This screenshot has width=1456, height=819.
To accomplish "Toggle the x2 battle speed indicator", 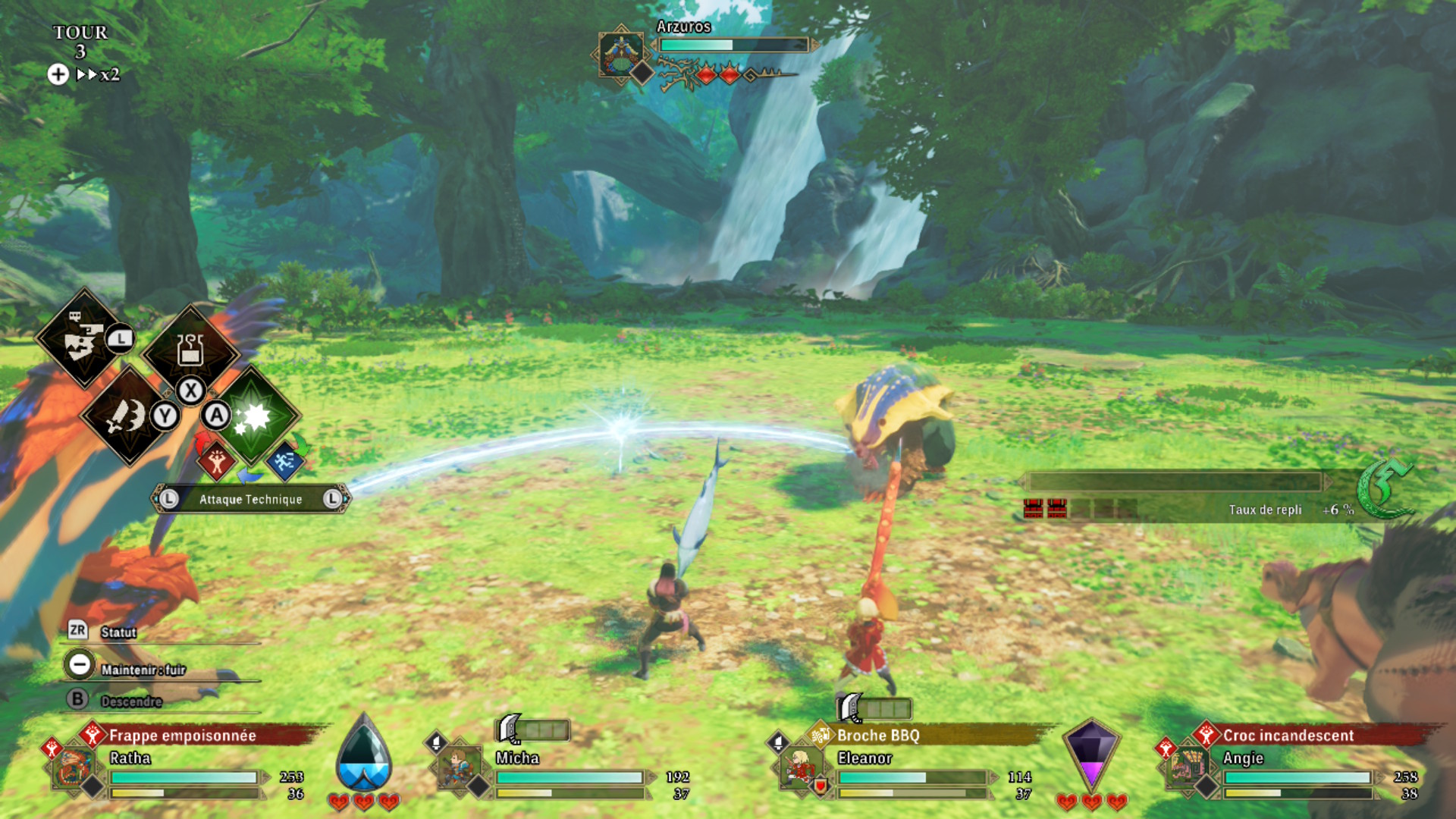I will tap(99, 74).
